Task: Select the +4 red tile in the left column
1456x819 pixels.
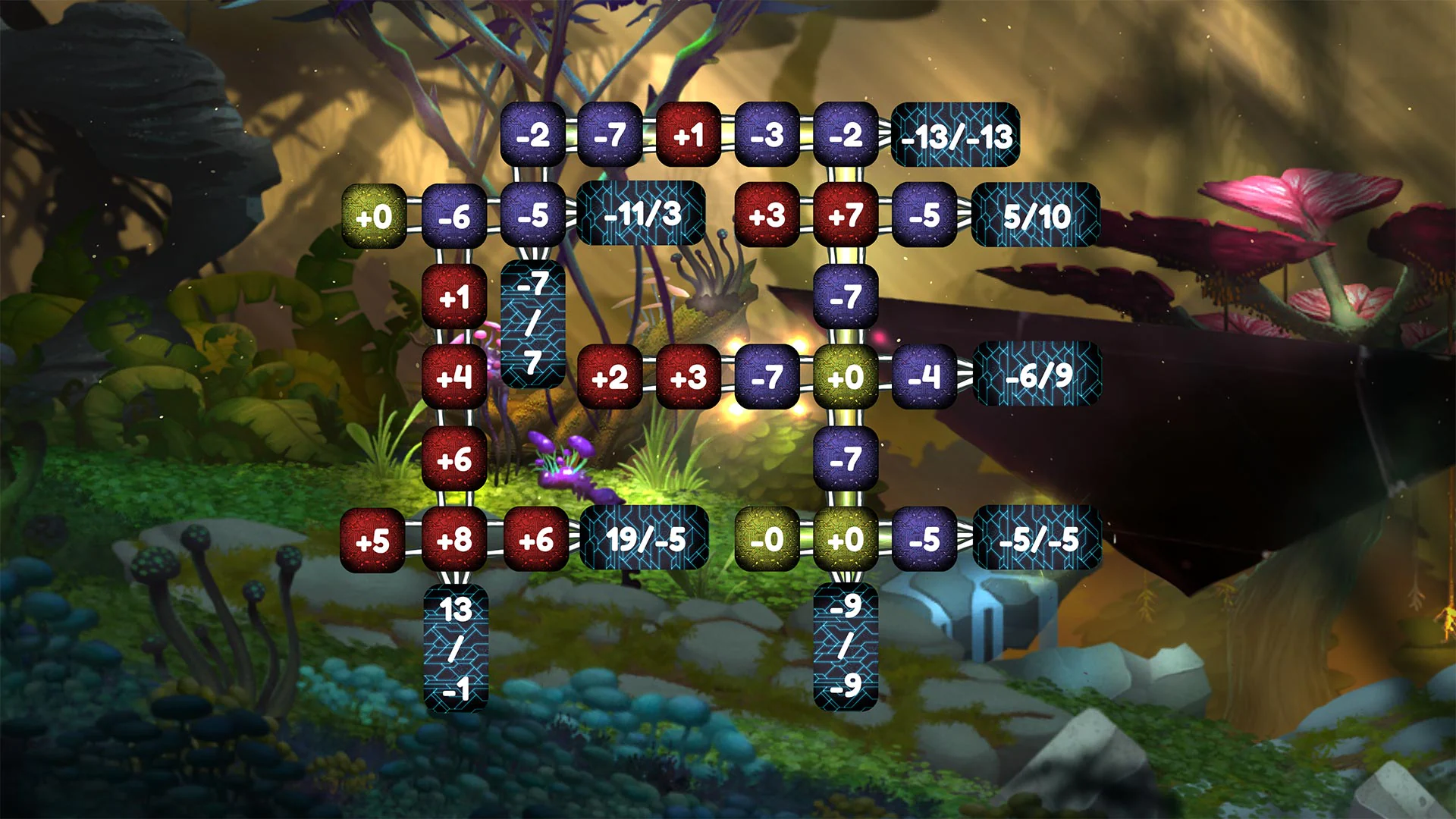Action: coord(453,377)
